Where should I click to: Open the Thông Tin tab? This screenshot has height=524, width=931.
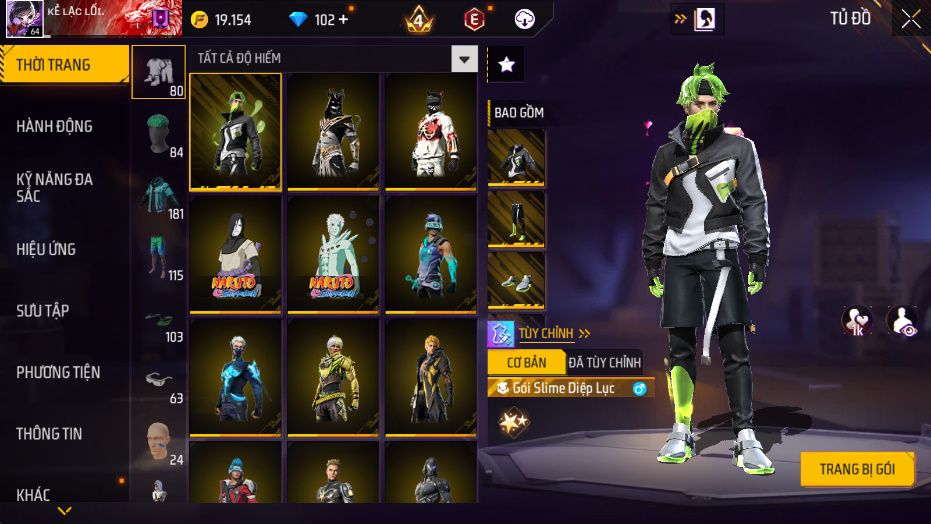pyautogui.click(x=50, y=434)
